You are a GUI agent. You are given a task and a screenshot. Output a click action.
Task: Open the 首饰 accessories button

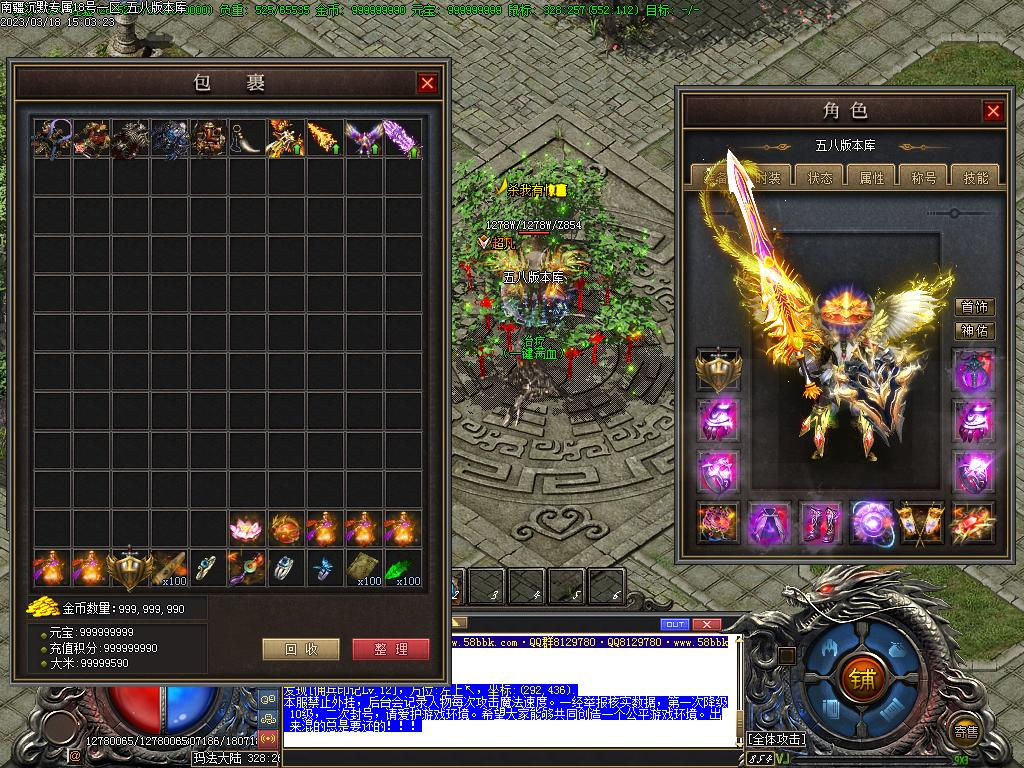[x=975, y=307]
